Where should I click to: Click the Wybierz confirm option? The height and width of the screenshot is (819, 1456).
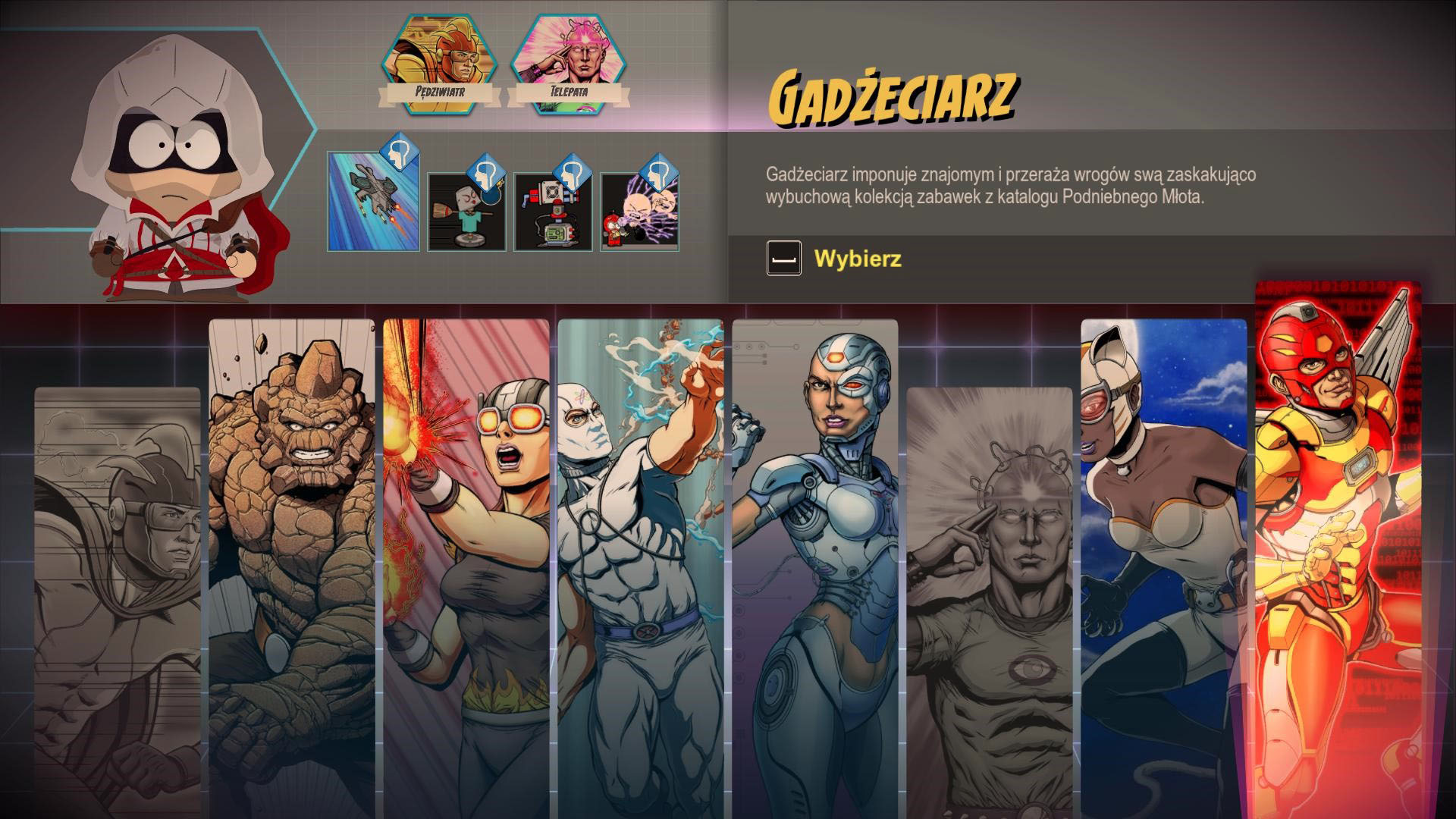(857, 259)
